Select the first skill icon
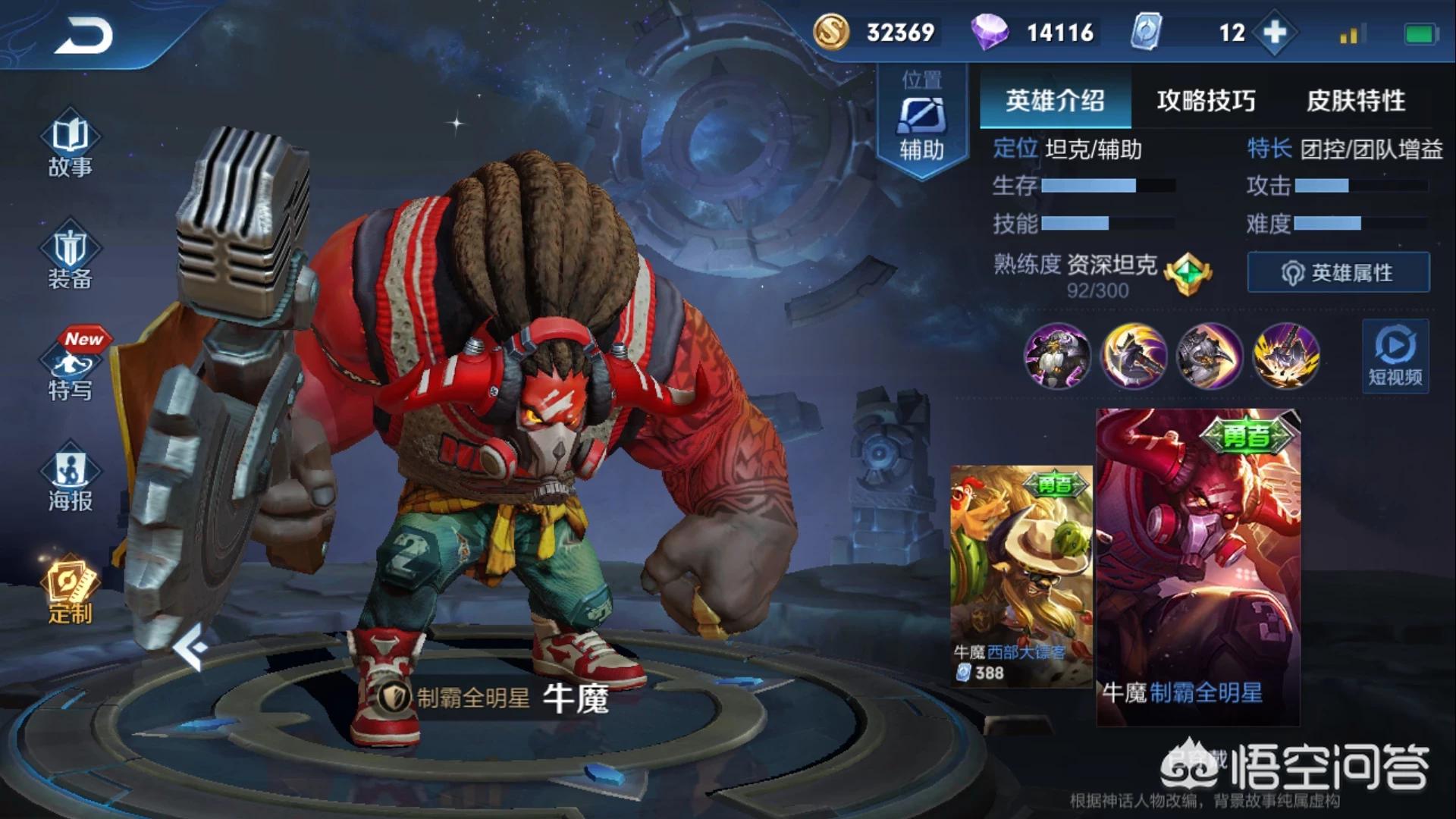 (x=1057, y=356)
